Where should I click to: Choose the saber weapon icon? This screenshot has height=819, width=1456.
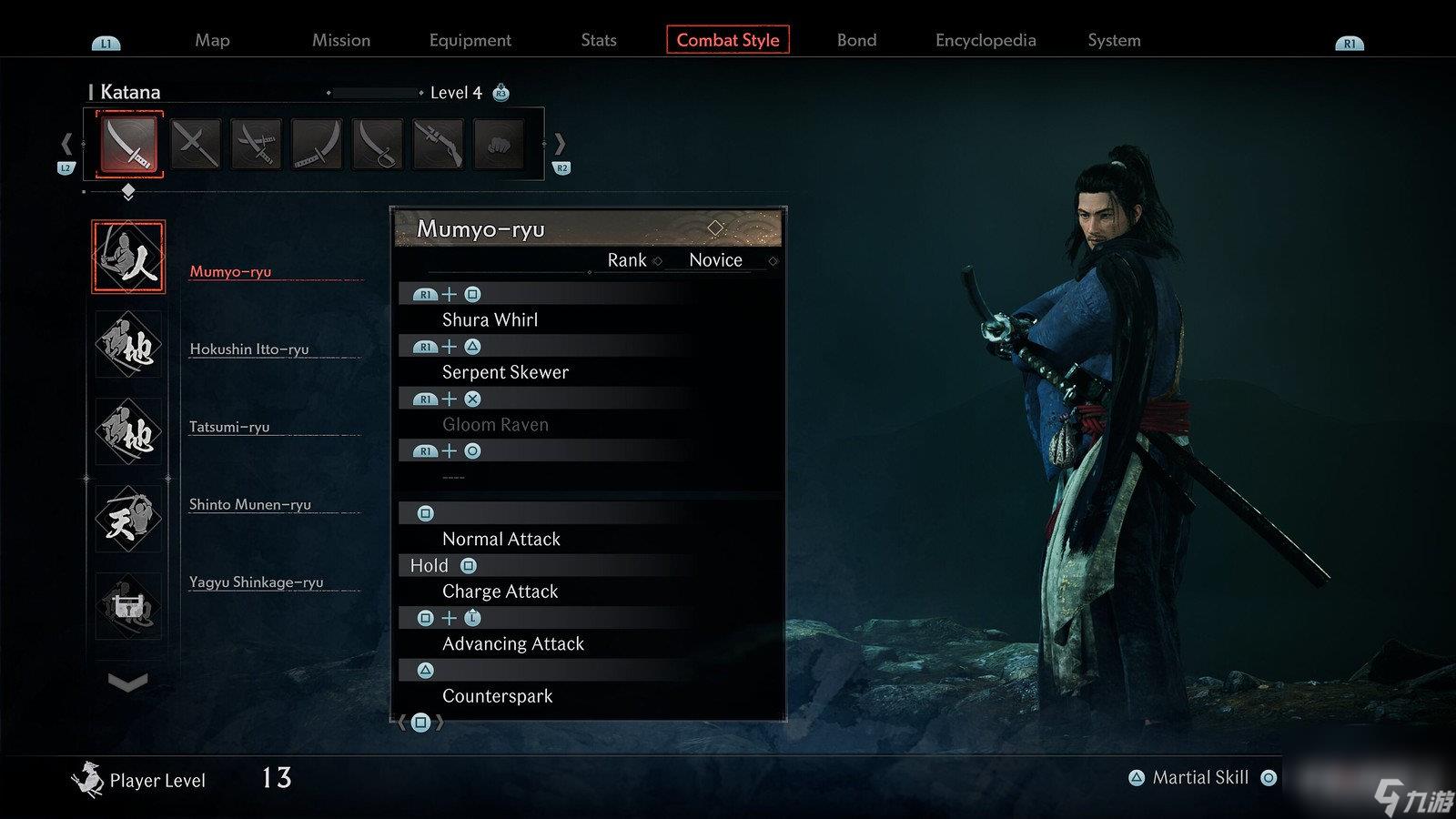tap(378, 144)
